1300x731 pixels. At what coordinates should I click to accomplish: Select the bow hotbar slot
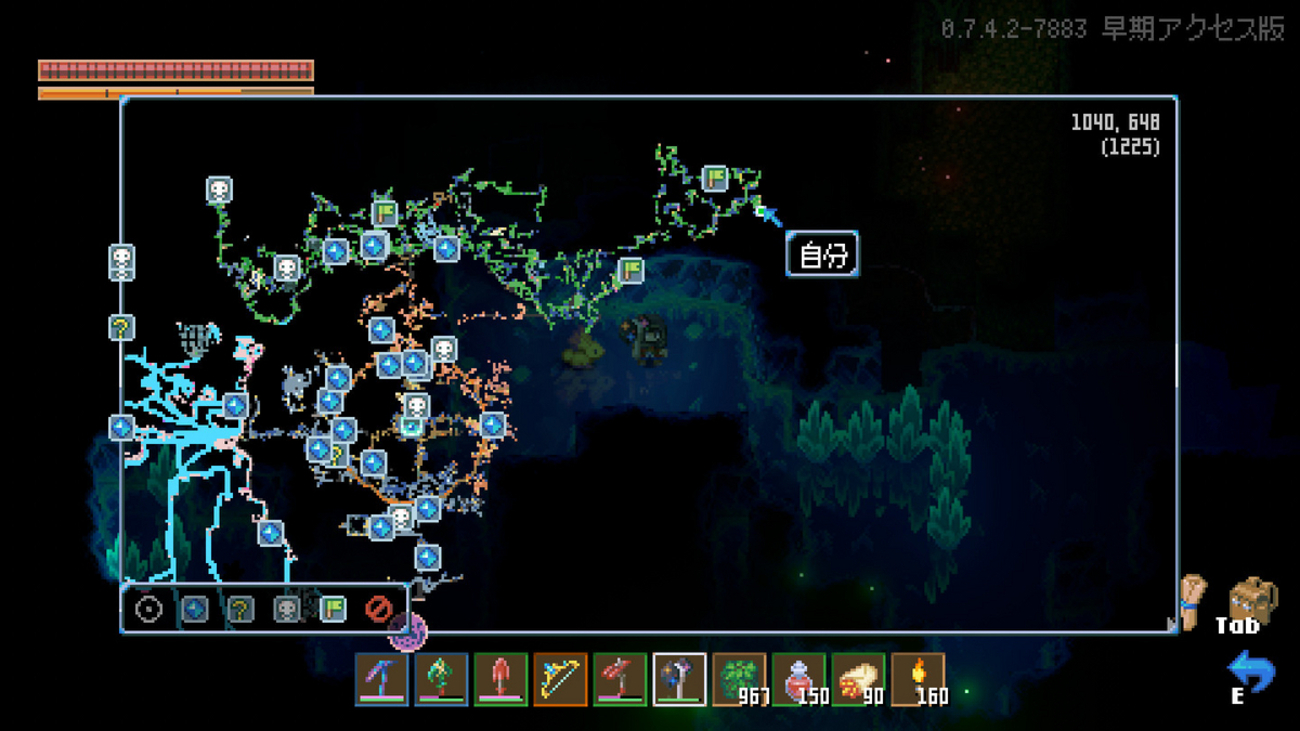(x=560, y=680)
